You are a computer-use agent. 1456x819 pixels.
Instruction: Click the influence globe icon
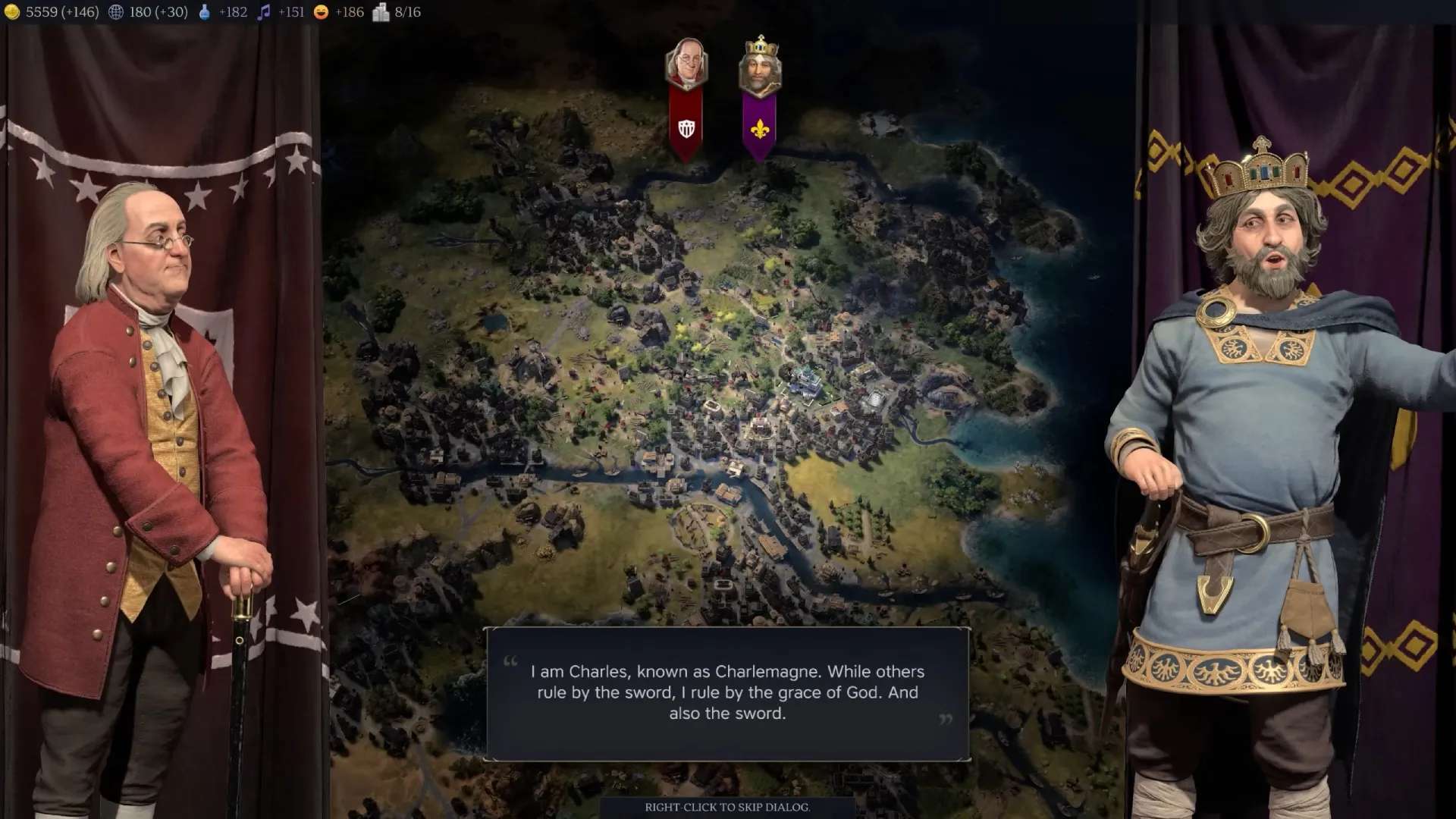(116, 12)
